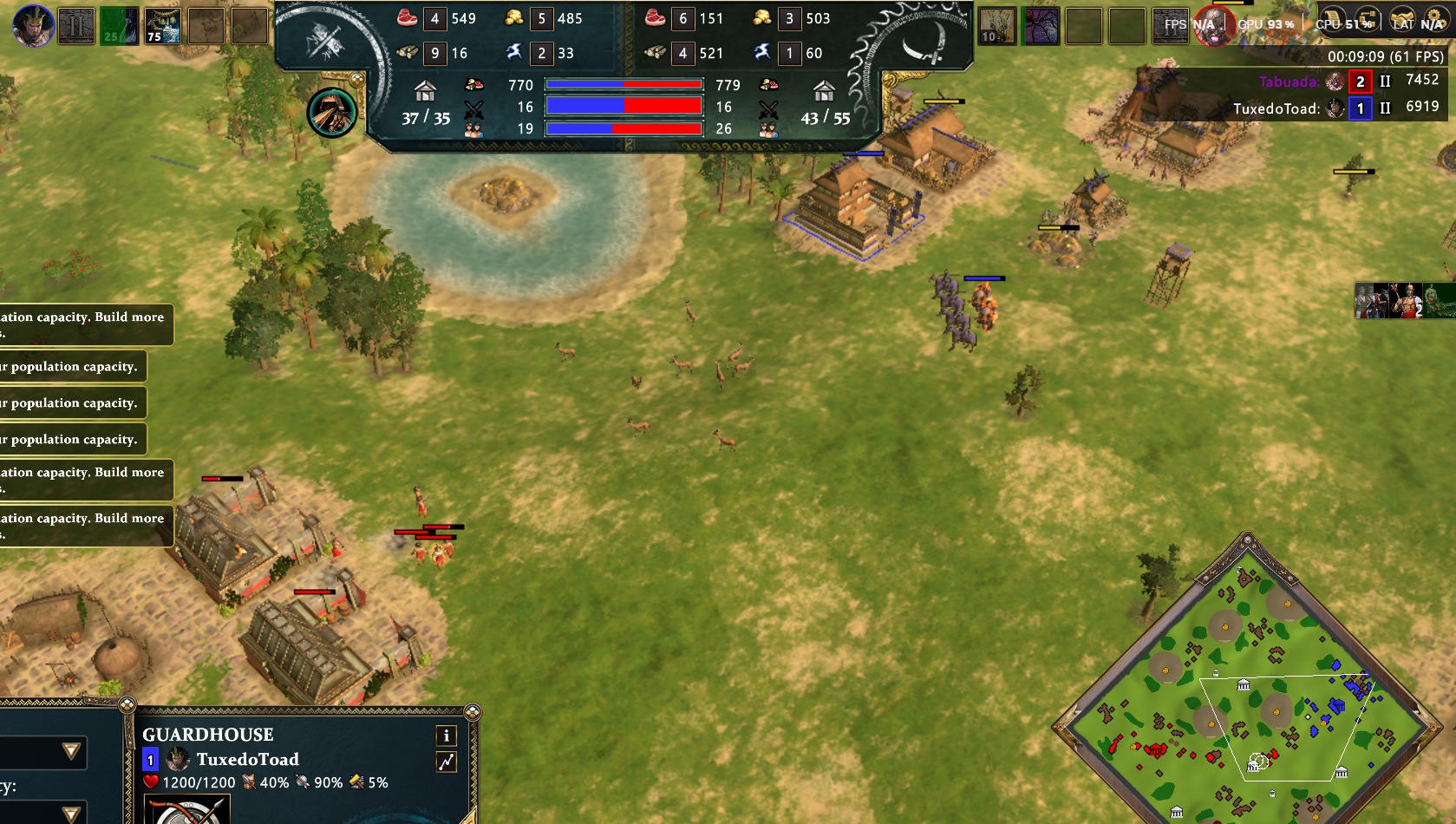This screenshot has width=1456, height=824.
Task: Click the hooded hero portrait by the resource panel
Action: (332, 113)
